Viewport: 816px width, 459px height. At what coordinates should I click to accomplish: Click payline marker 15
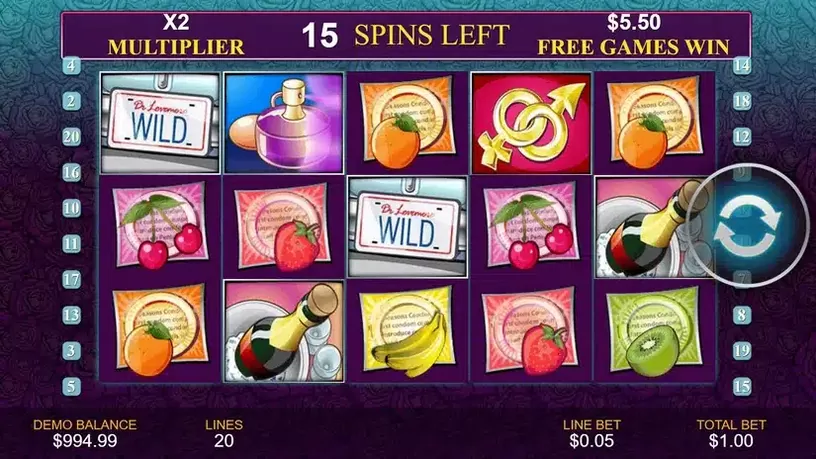click(742, 386)
